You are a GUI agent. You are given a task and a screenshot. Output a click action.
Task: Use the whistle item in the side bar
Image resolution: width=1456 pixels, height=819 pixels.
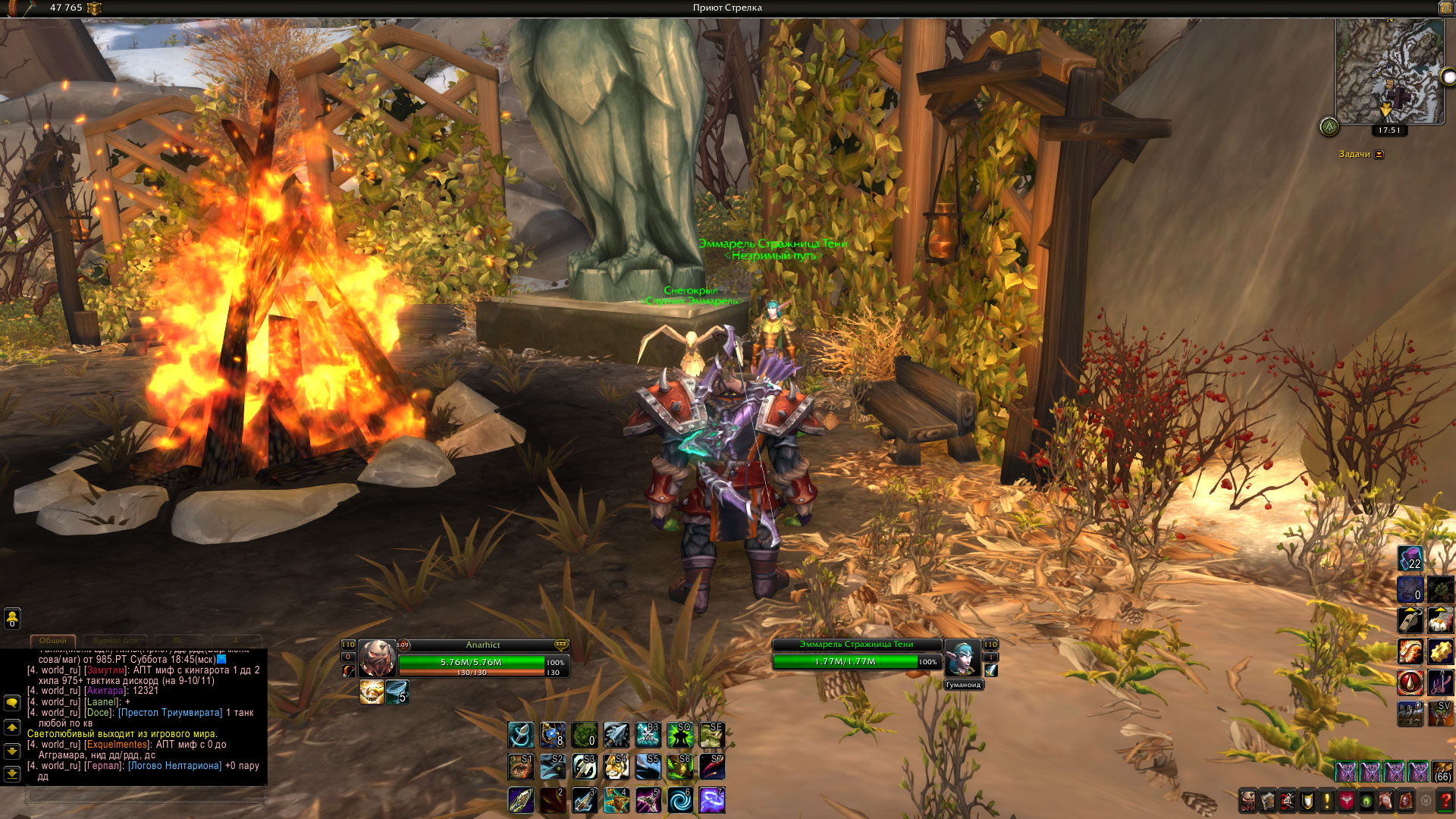coord(1410,620)
